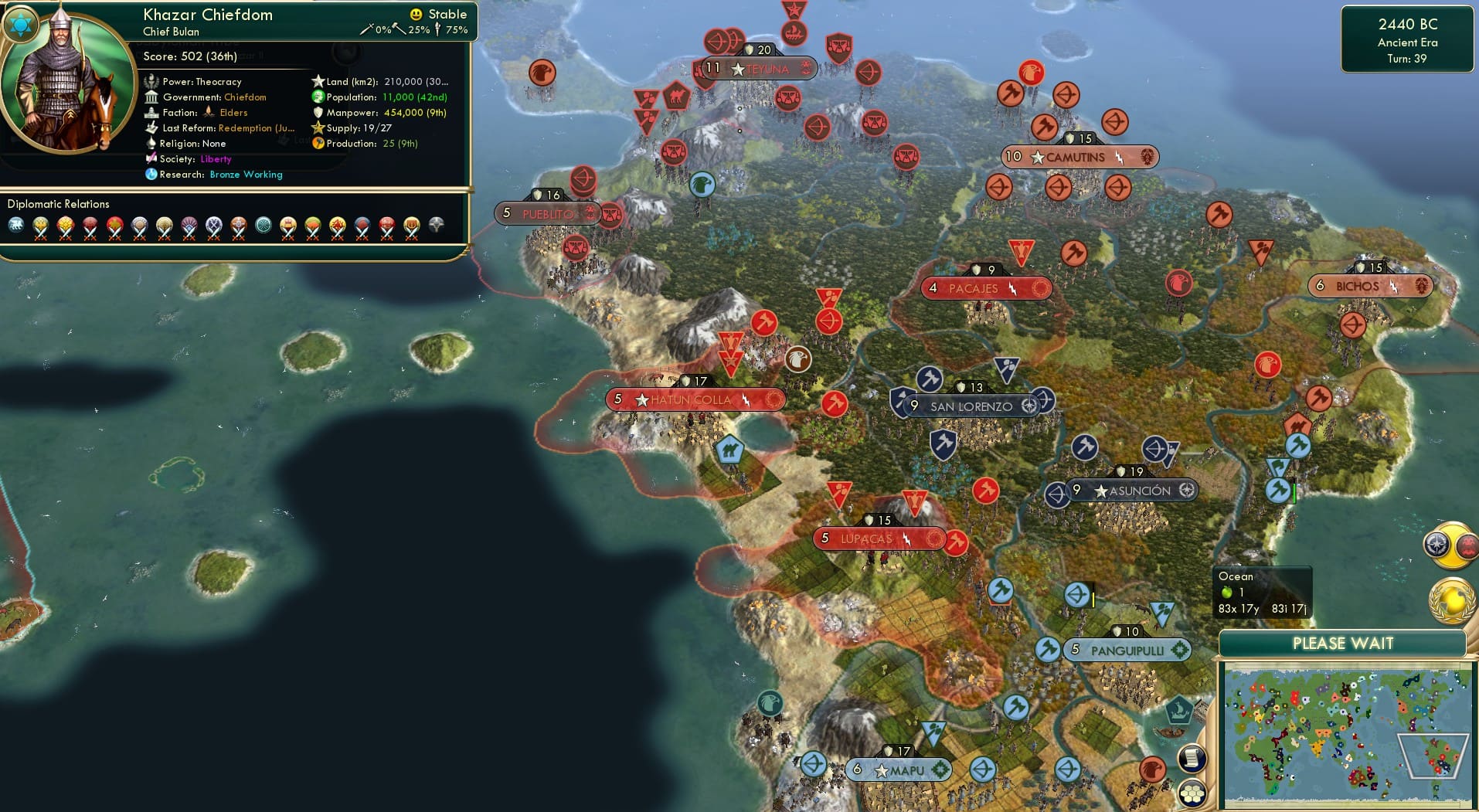Open the Bronze Working research entry
The width and height of the screenshot is (1479, 812).
point(246,175)
